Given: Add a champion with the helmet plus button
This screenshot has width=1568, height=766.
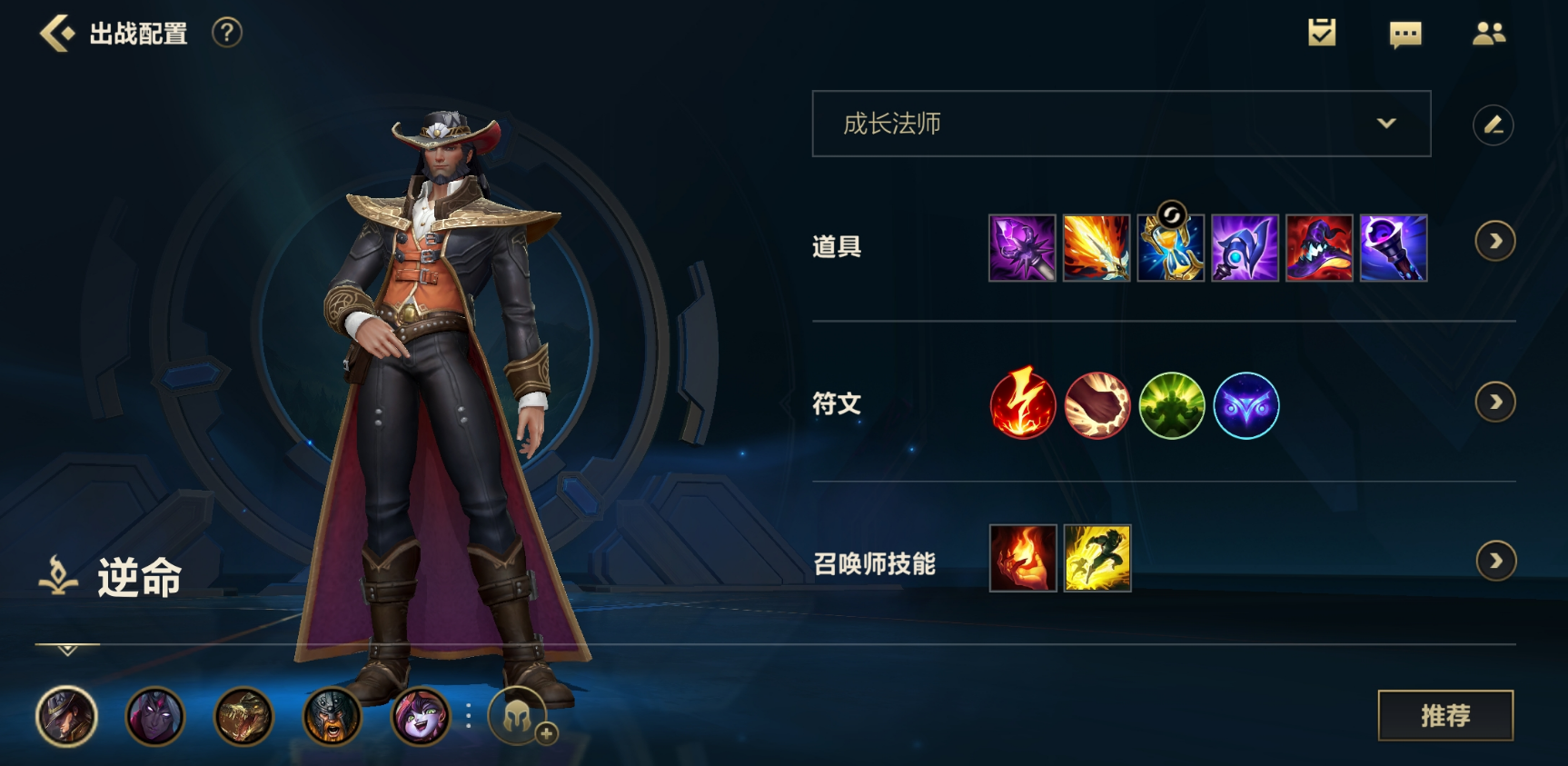Looking at the screenshot, I should (x=520, y=716).
